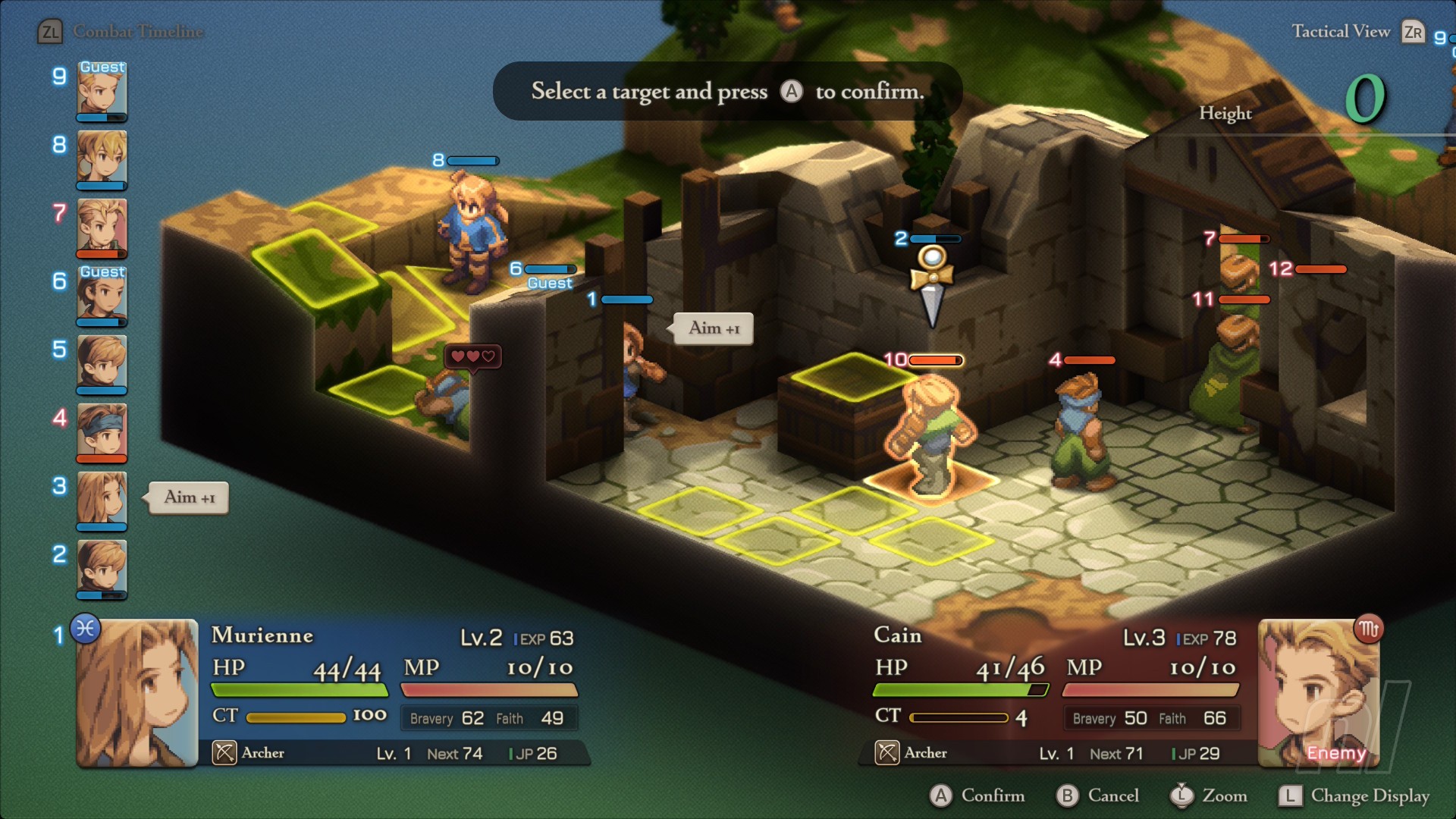Viewport: 1456px width, 819px height.
Task: Cancel the target selection
Action: 1098,795
